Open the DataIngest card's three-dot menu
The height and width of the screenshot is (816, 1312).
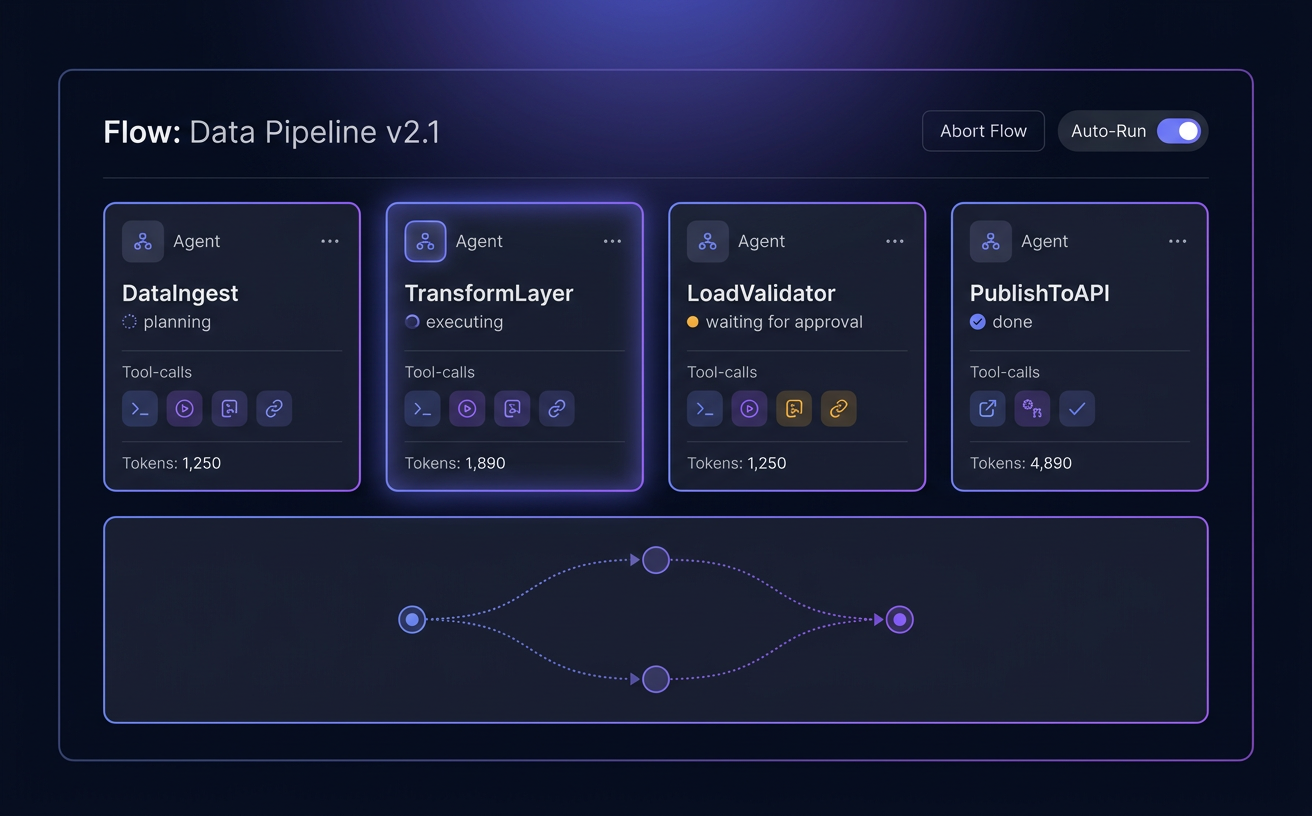(330, 241)
